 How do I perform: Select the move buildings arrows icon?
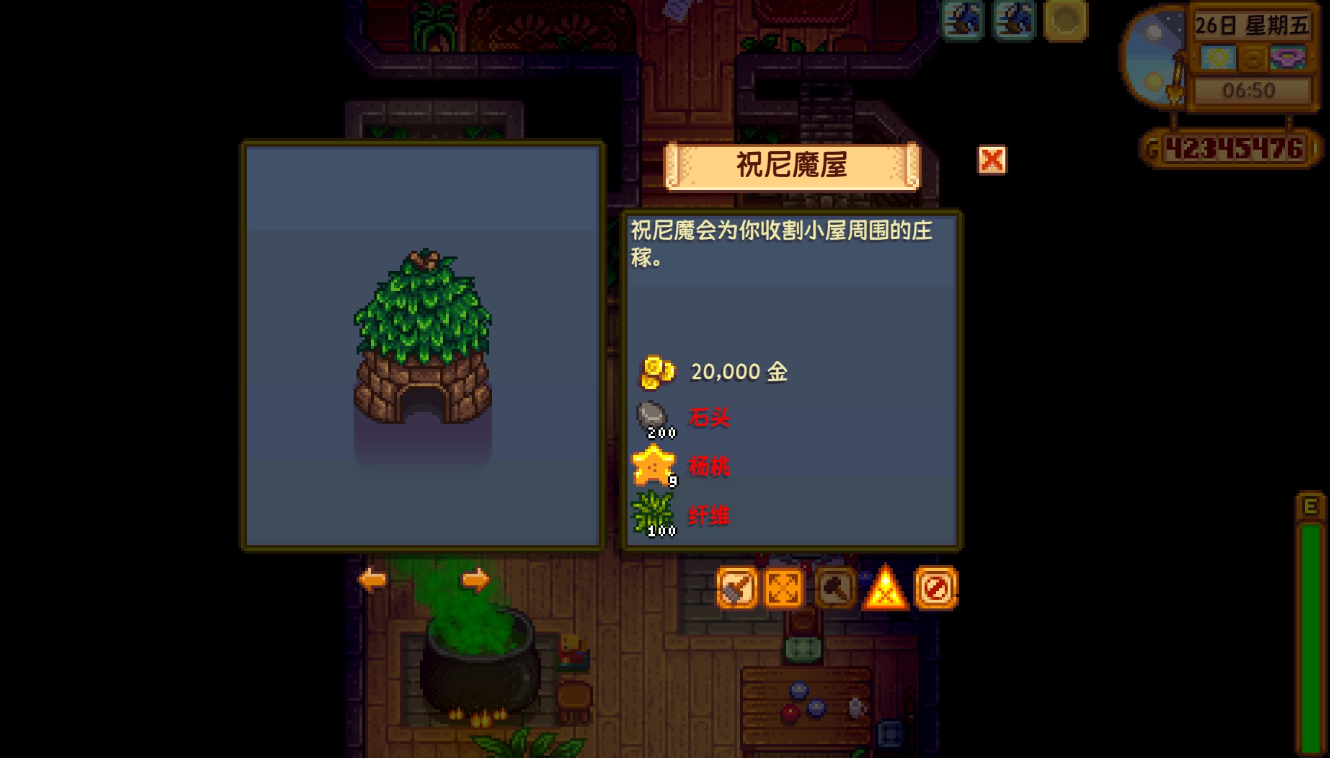783,588
